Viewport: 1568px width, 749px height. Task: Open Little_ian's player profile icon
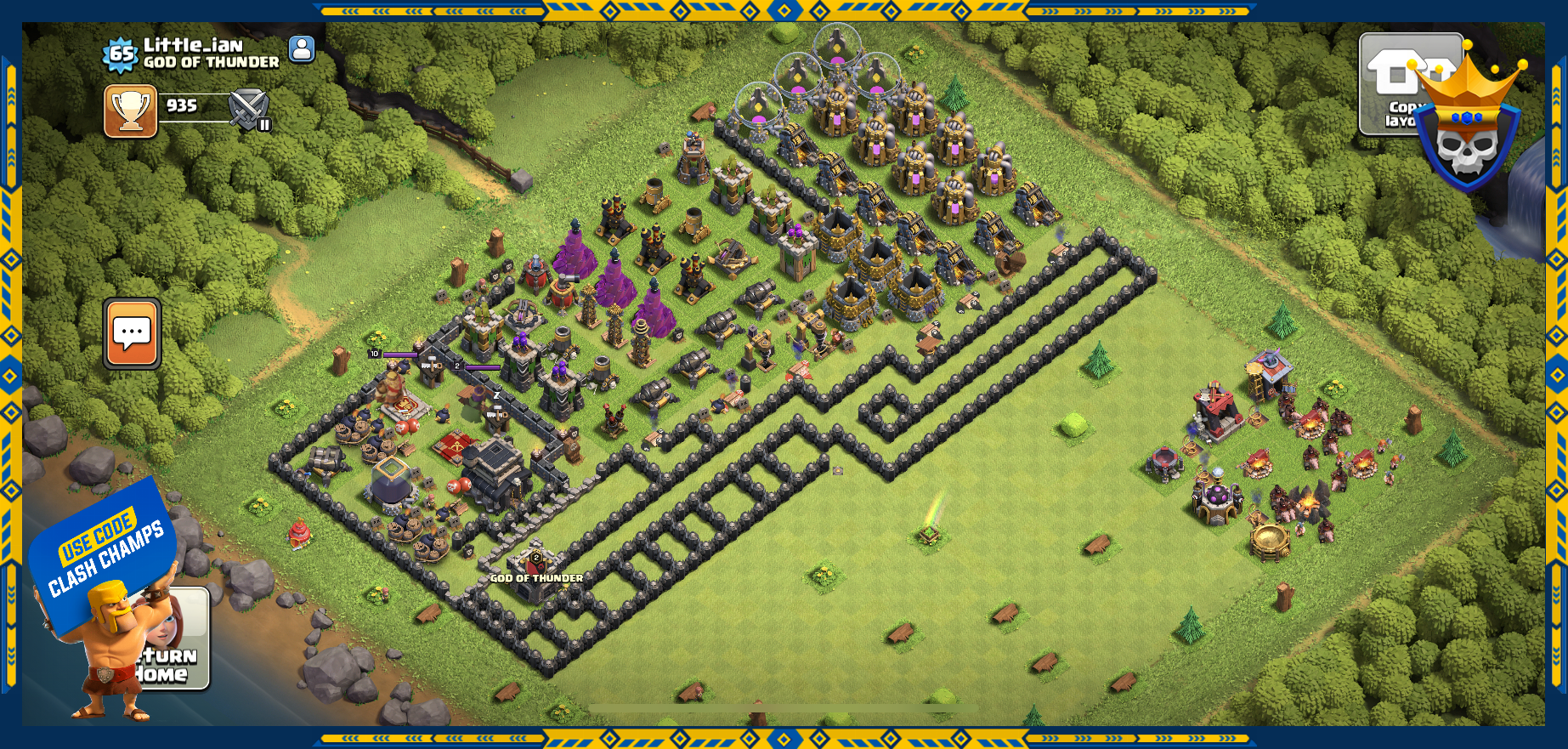pyautogui.click(x=302, y=49)
